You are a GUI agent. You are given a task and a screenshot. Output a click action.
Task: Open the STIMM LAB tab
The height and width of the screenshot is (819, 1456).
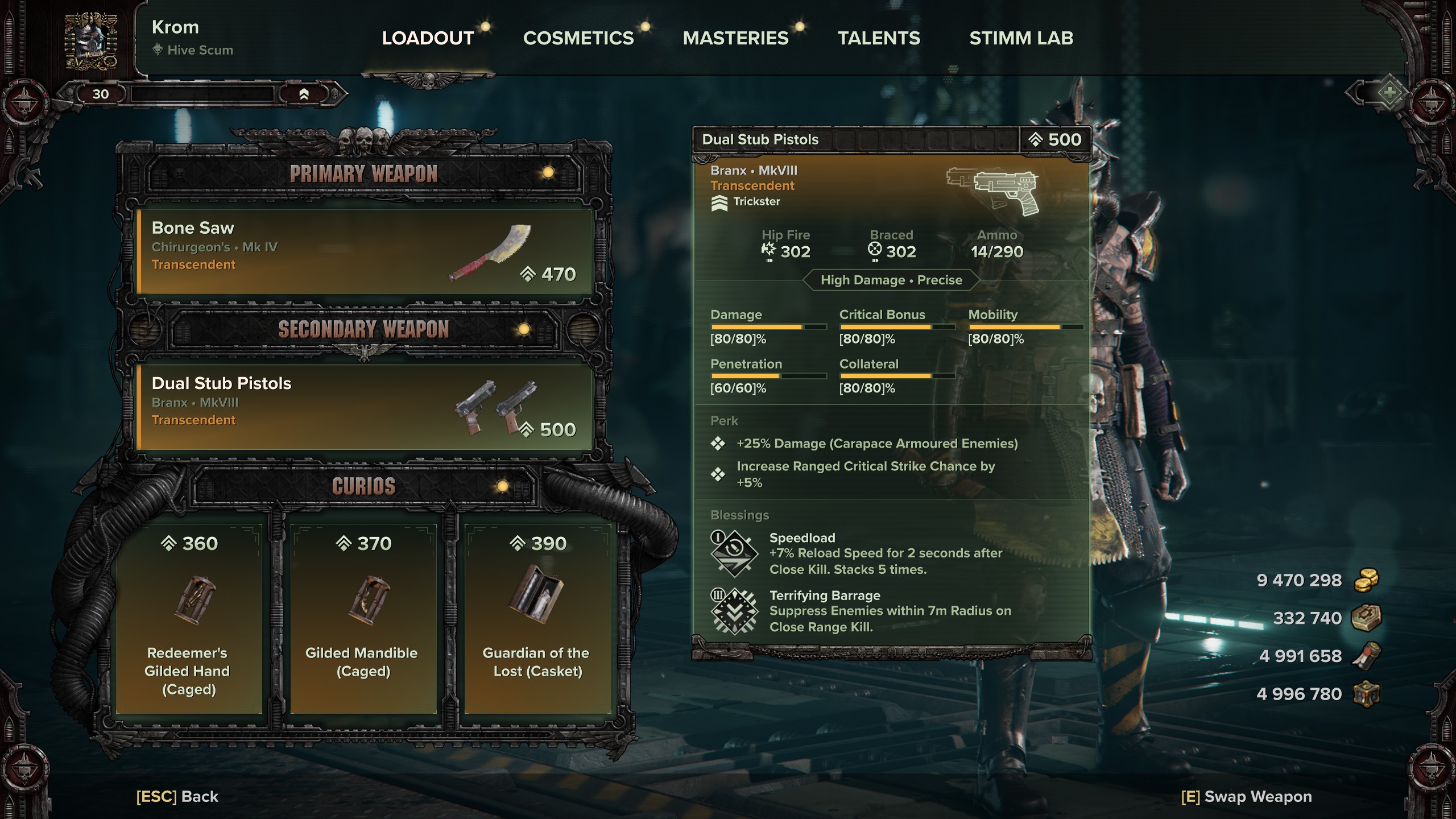(1022, 38)
